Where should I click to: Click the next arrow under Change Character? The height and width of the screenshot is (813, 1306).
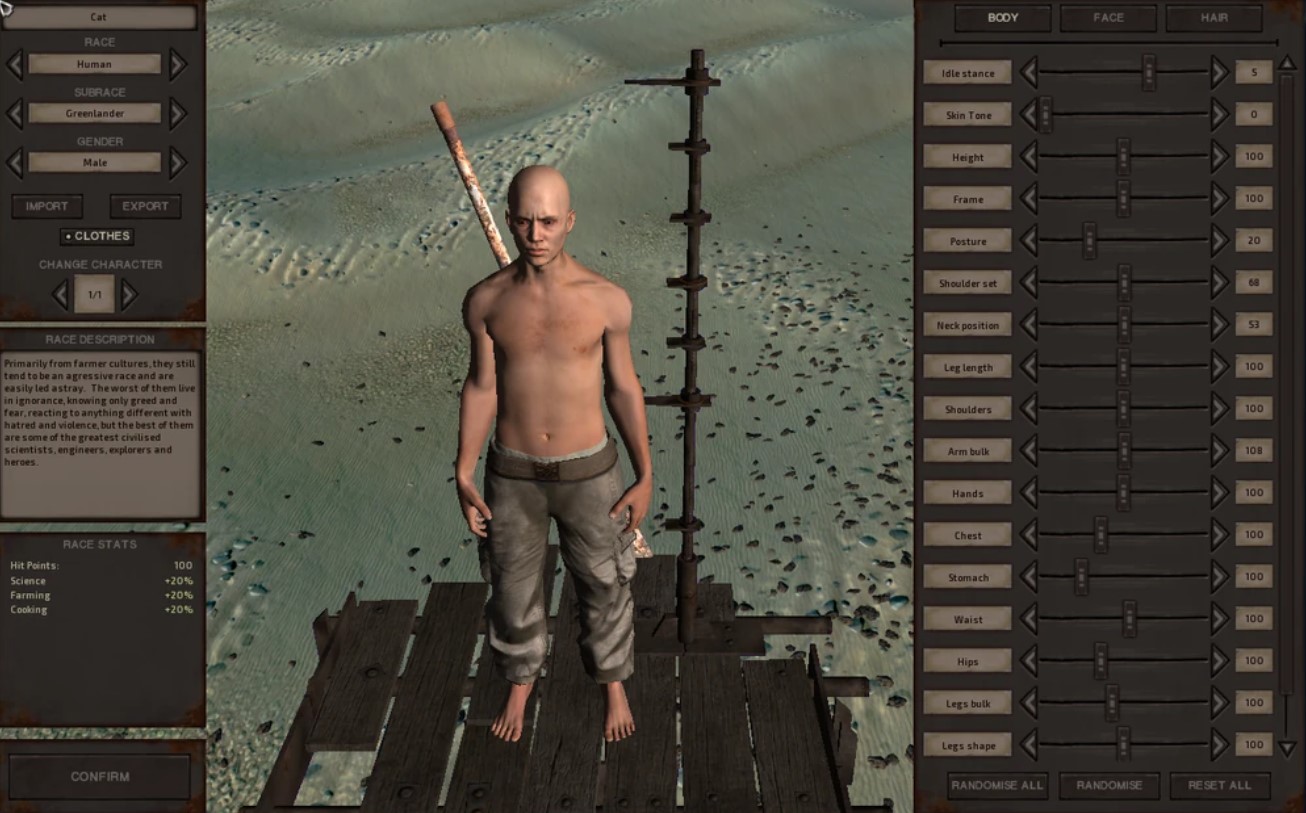129,294
